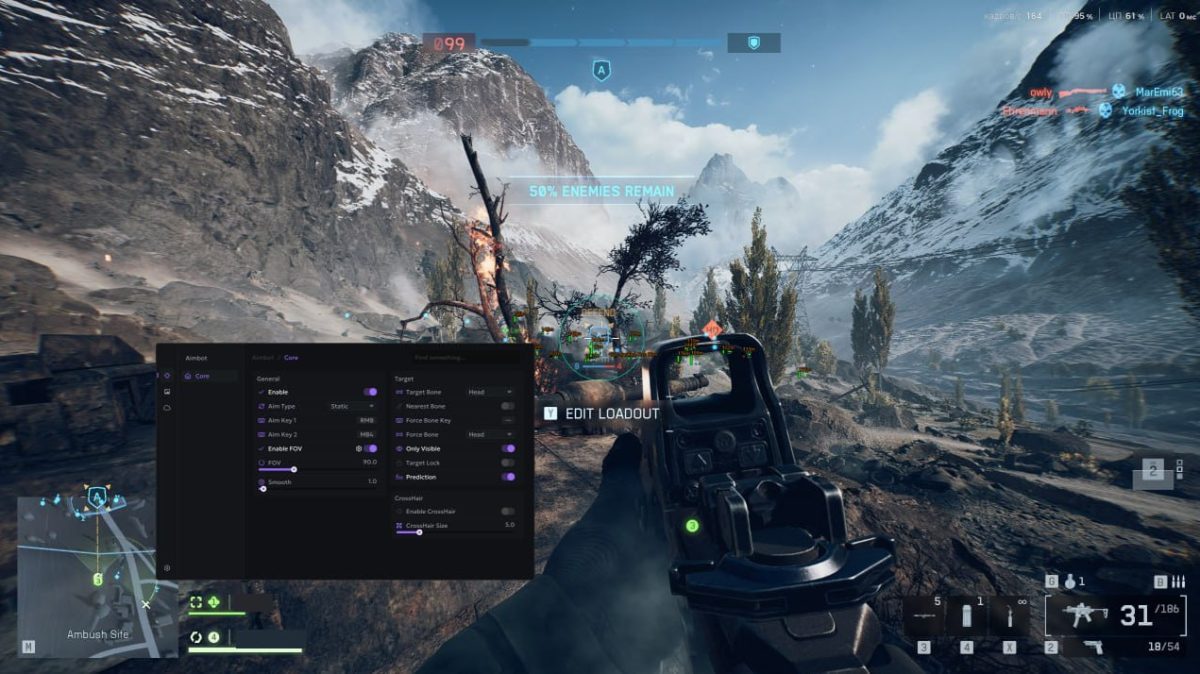1200x674 pixels.
Task: Click the green bracket squad icon
Action: pyautogui.click(x=197, y=602)
